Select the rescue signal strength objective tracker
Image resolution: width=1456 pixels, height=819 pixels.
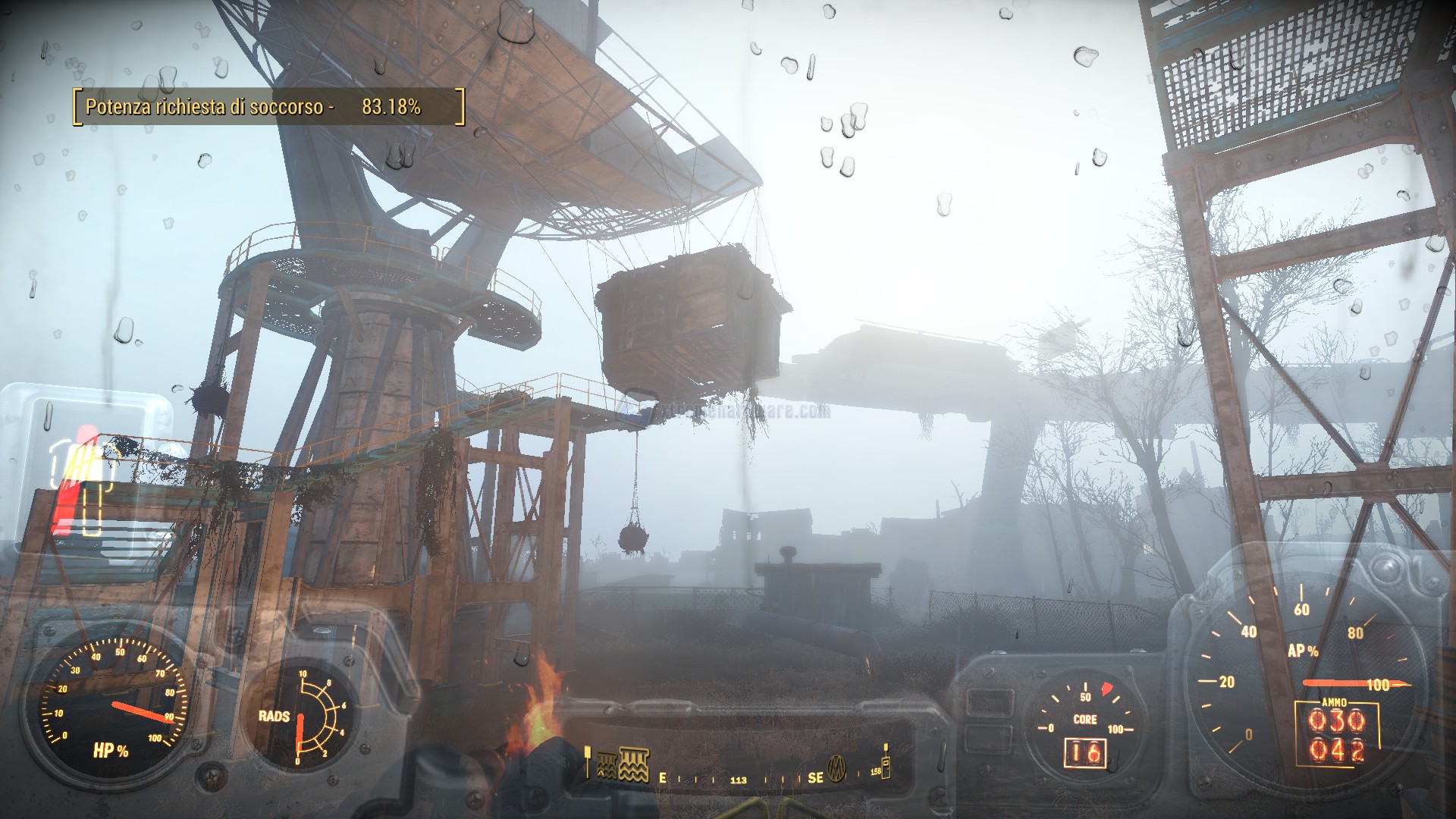point(268,107)
